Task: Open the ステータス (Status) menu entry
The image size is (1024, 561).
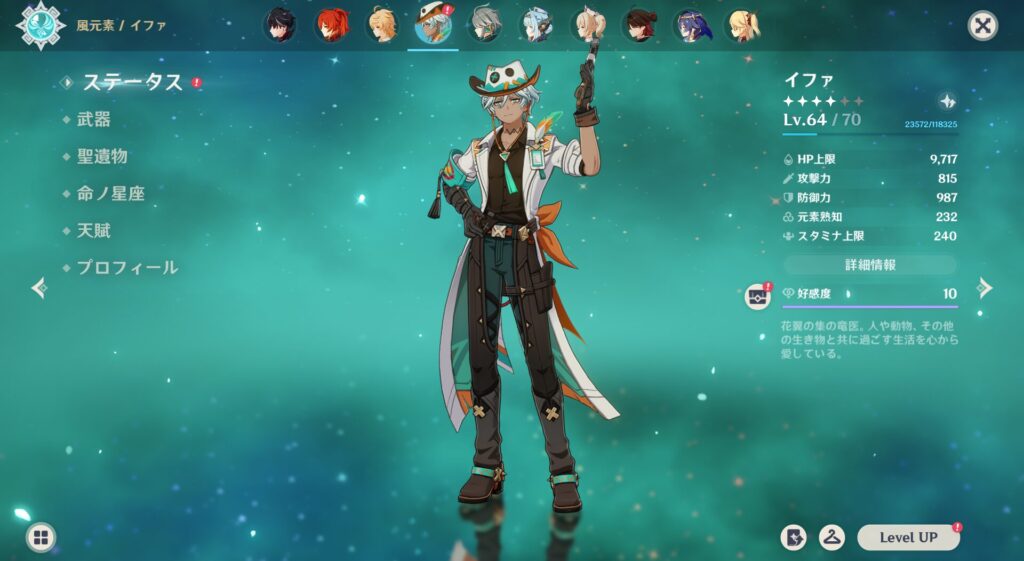Action: coord(132,82)
